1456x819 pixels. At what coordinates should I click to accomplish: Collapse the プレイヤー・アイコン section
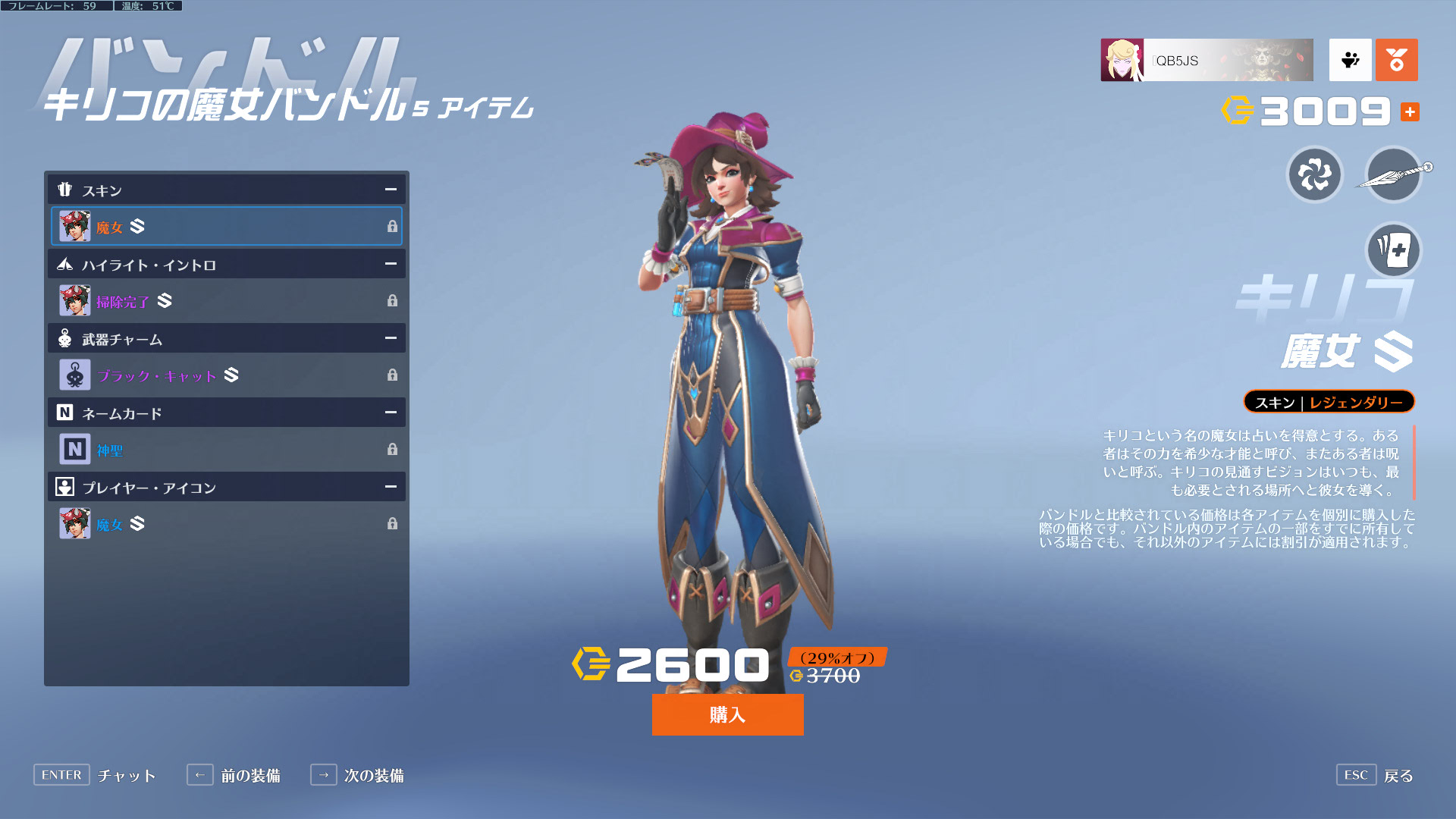[391, 487]
